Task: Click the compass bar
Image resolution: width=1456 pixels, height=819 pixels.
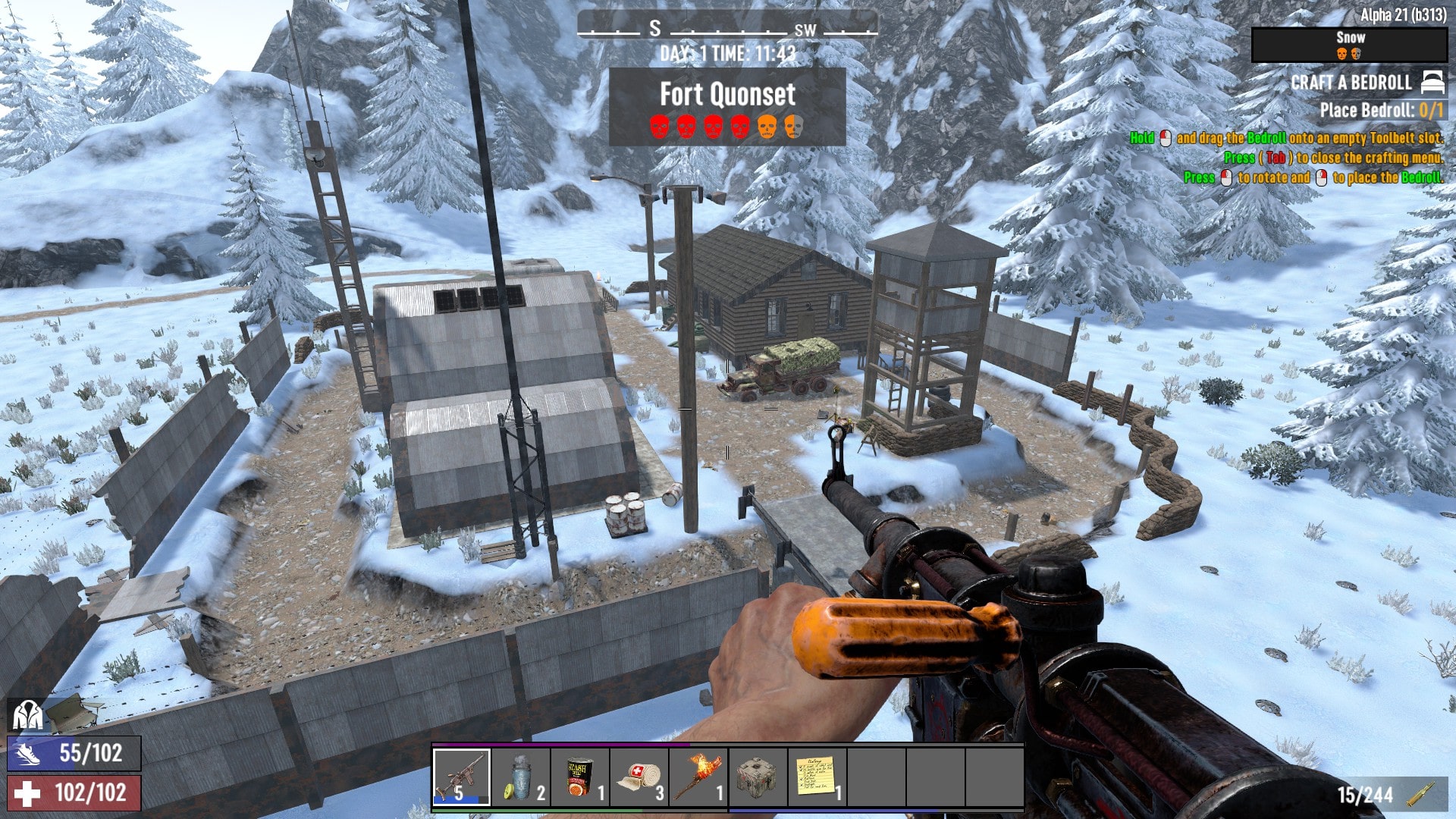Action: click(x=726, y=30)
